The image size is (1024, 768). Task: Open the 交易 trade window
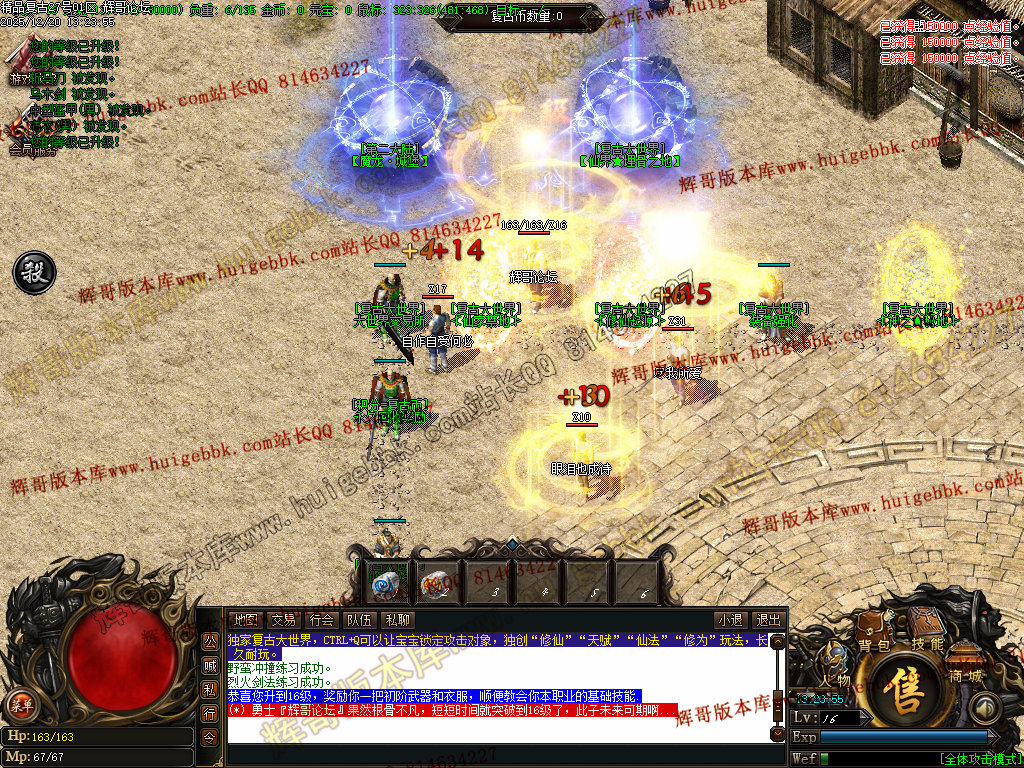click(283, 620)
